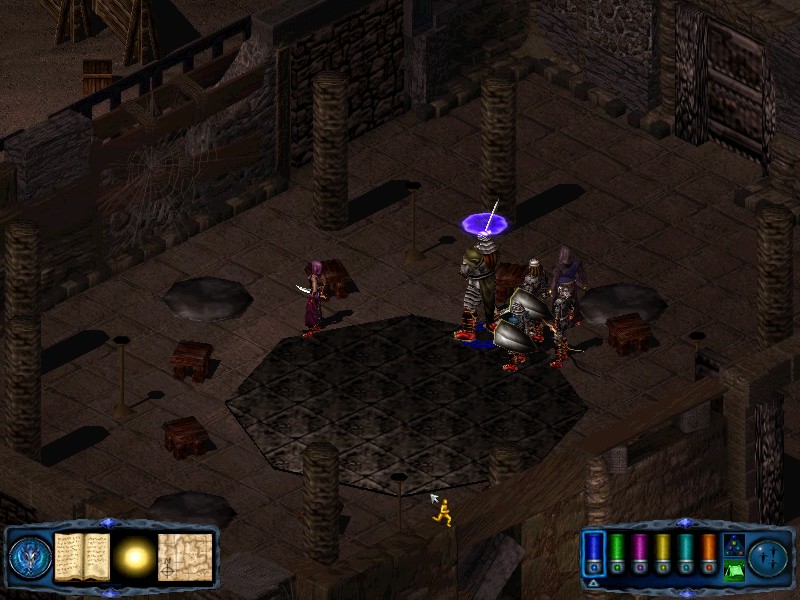Viewport: 800px width, 600px height.
Task: Click the top blue gem on left panel
Action: pyautogui.click(x=108, y=523)
